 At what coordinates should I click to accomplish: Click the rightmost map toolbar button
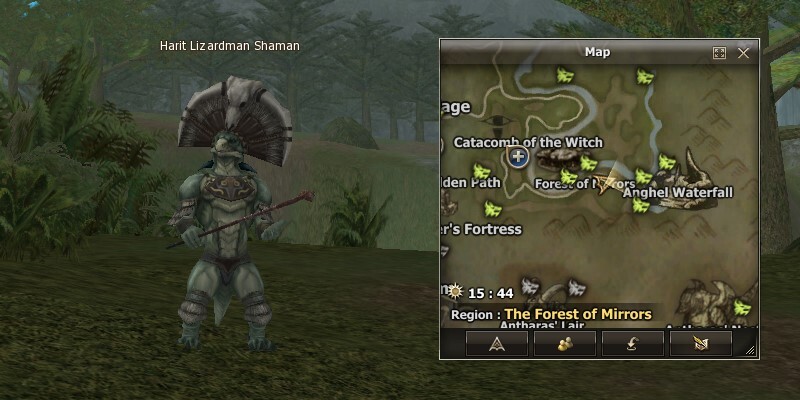700,343
